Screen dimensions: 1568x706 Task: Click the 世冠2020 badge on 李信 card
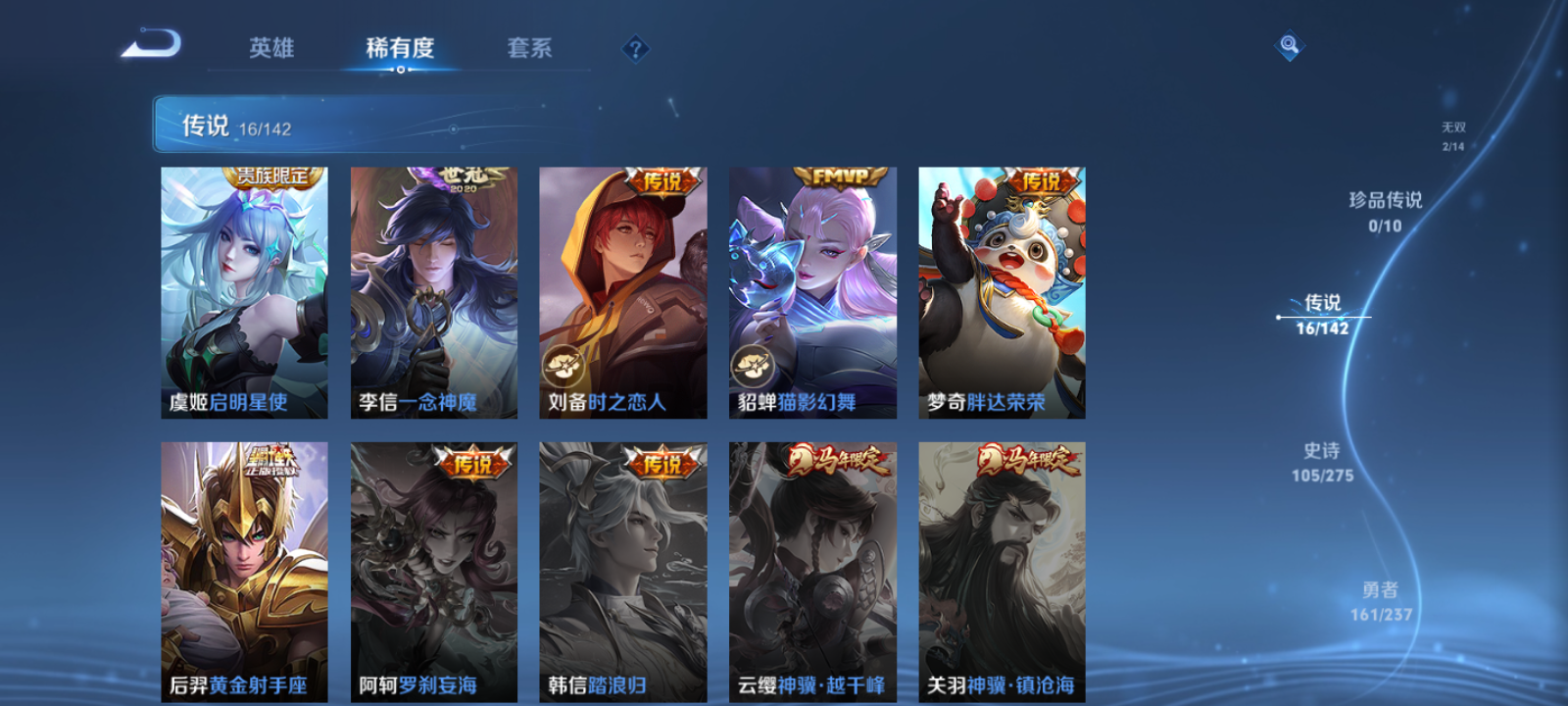(x=461, y=176)
